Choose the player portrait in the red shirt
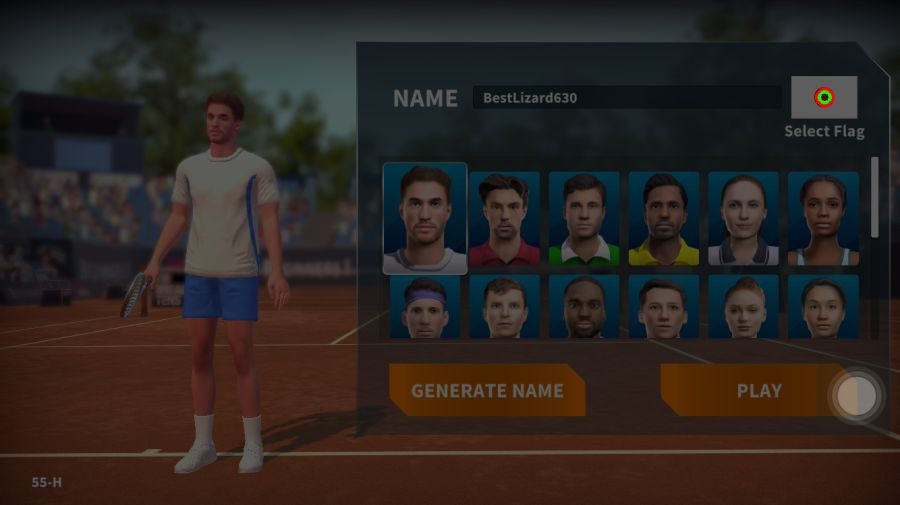This screenshot has width=900, height=505. 504,219
